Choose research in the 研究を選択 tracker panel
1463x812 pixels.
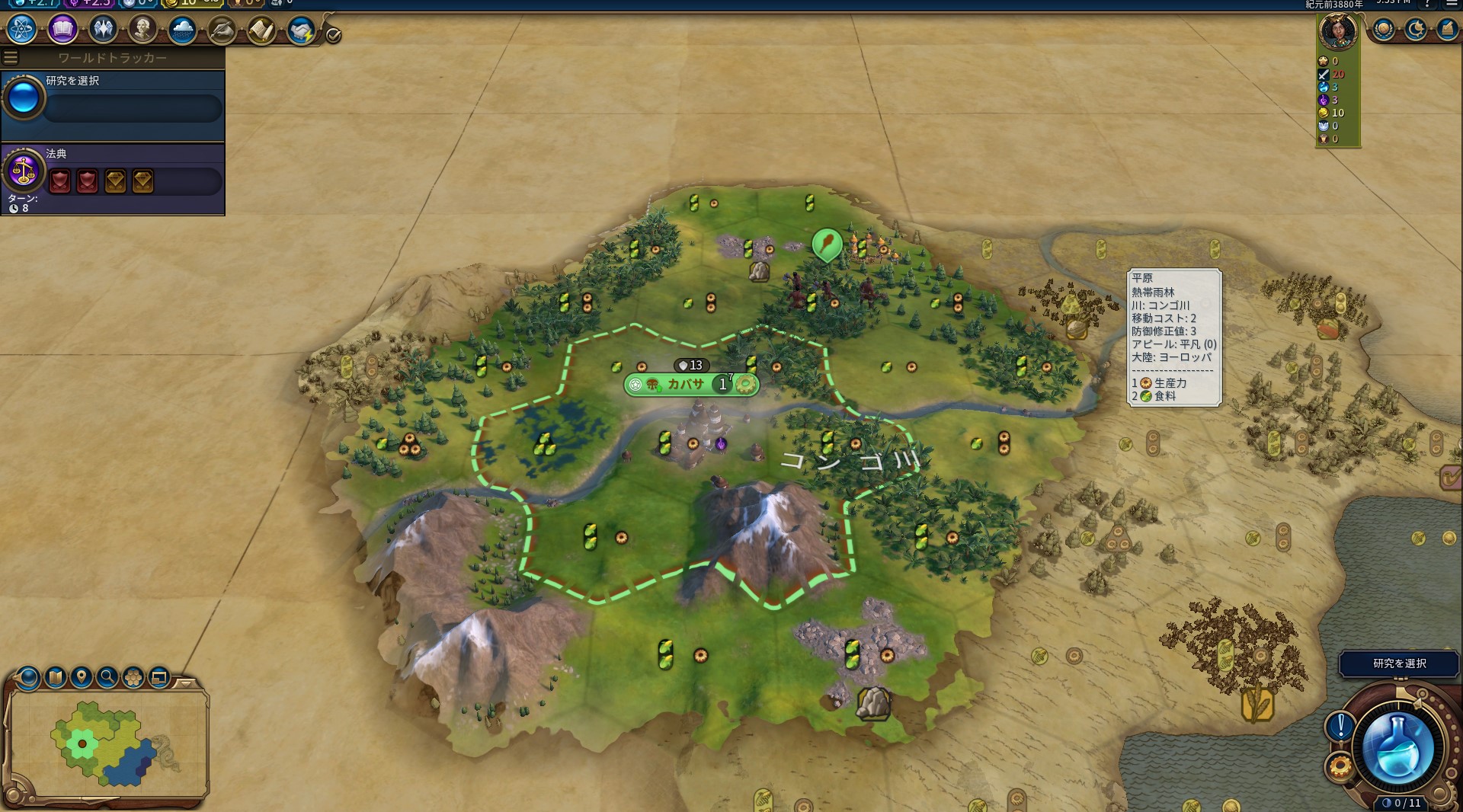(x=113, y=105)
